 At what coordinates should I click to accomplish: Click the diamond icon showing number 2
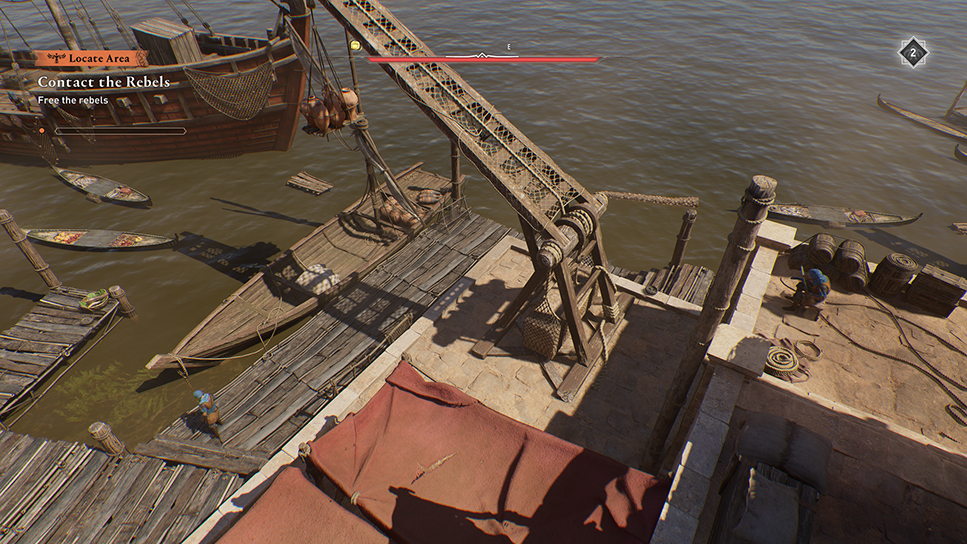point(913,52)
